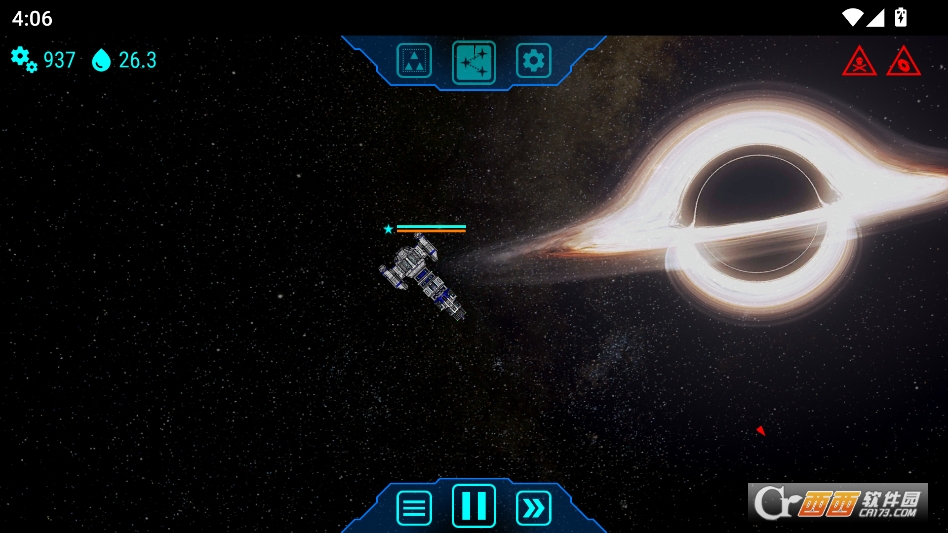The image size is (948, 533).
Task: Fast-forward with the double-arrow button
Action: click(x=534, y=508)
